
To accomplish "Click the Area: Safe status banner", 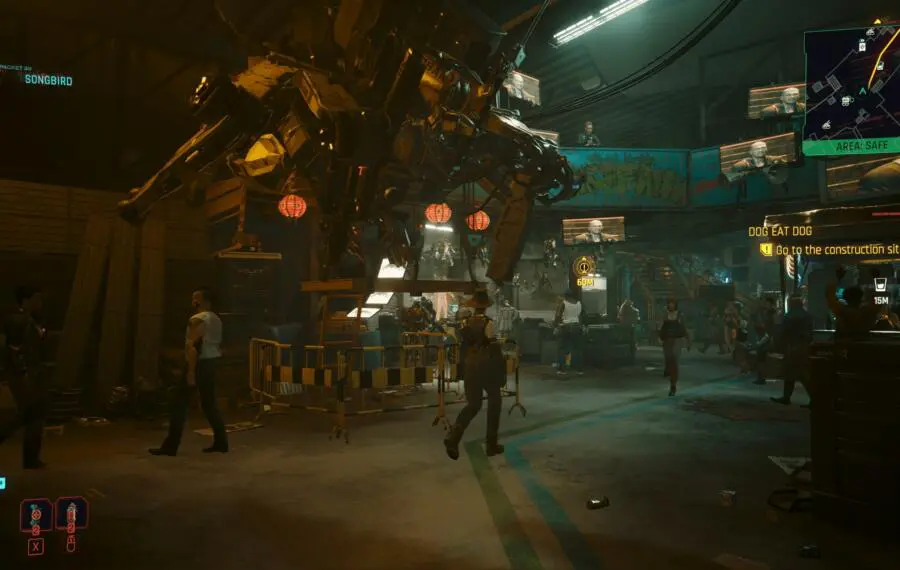I will coord(851,146).
